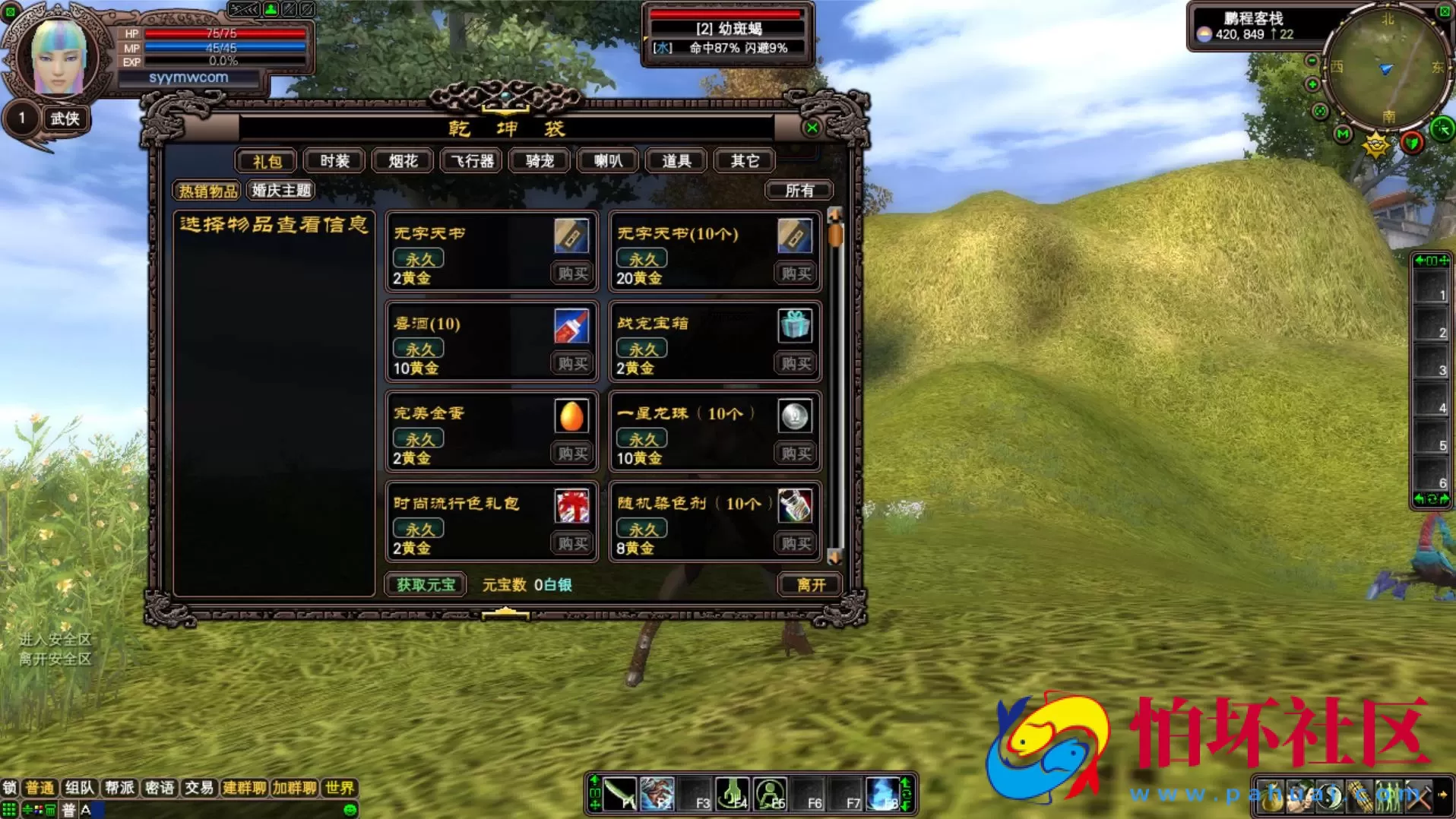Close the 乾坤袋 shop window
Viewport: 1456px width, 819px height.
812,128
